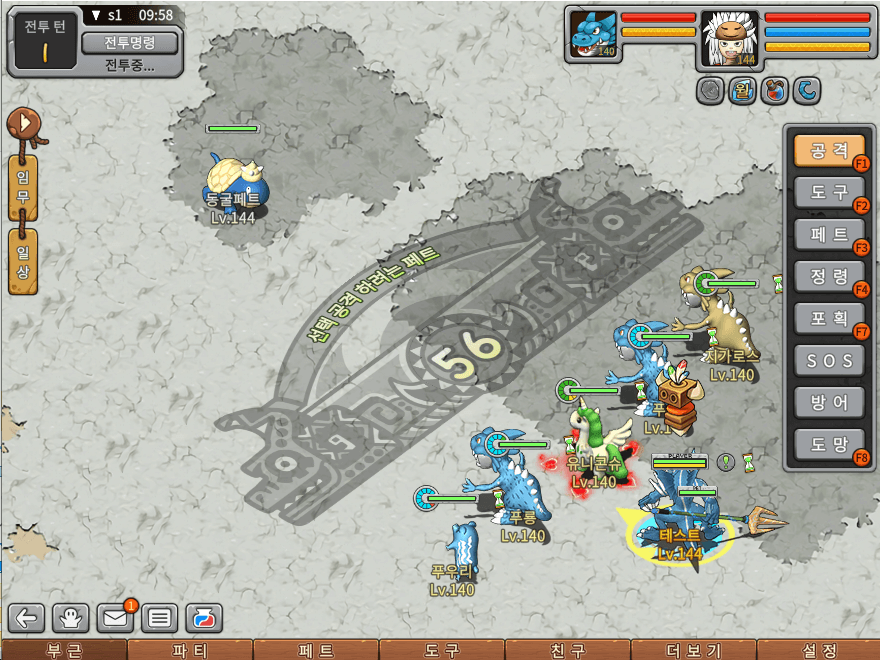Screen dimensions: 880x660
Task: Click the red potion flask status icon
Action: pos(773,91)
